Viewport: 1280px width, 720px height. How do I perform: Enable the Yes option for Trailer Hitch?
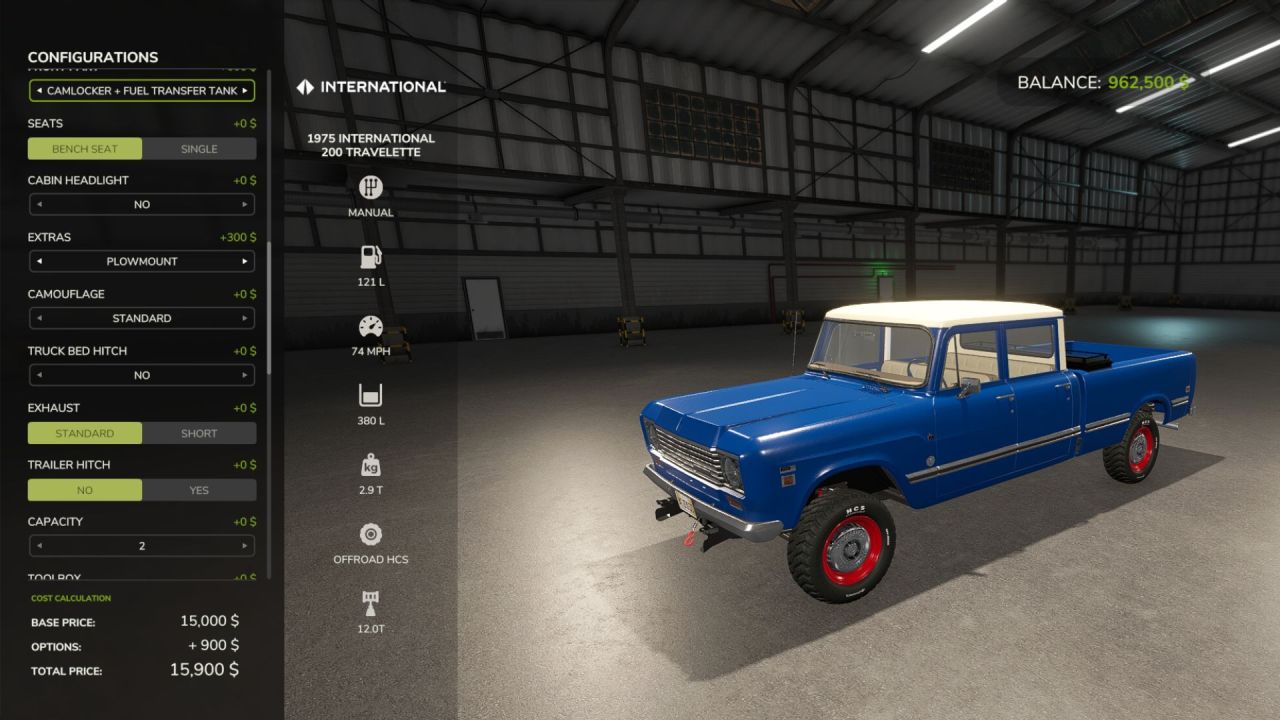(x=200, y=490)
